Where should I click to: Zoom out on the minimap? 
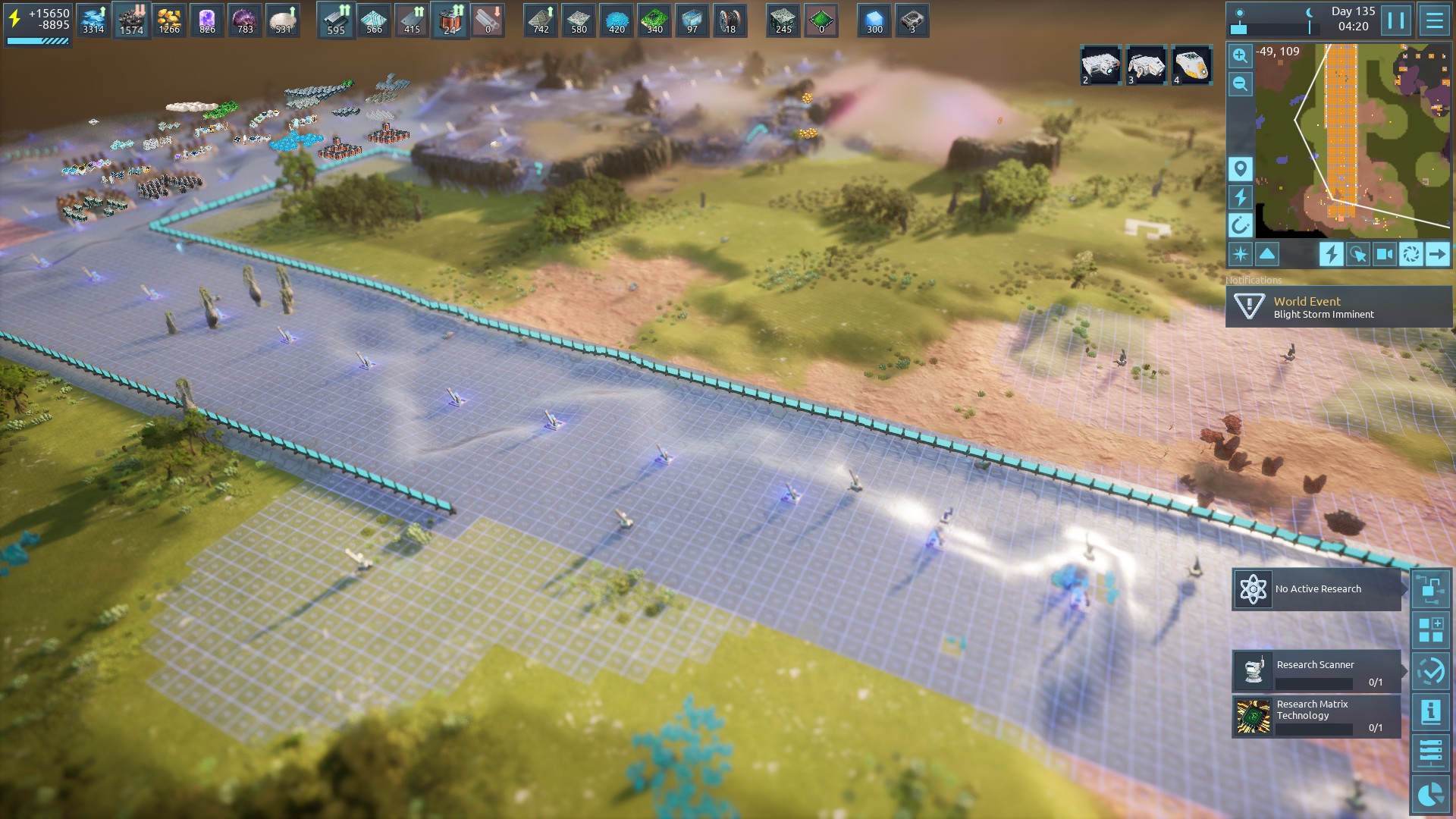(x=1240, y=83)
